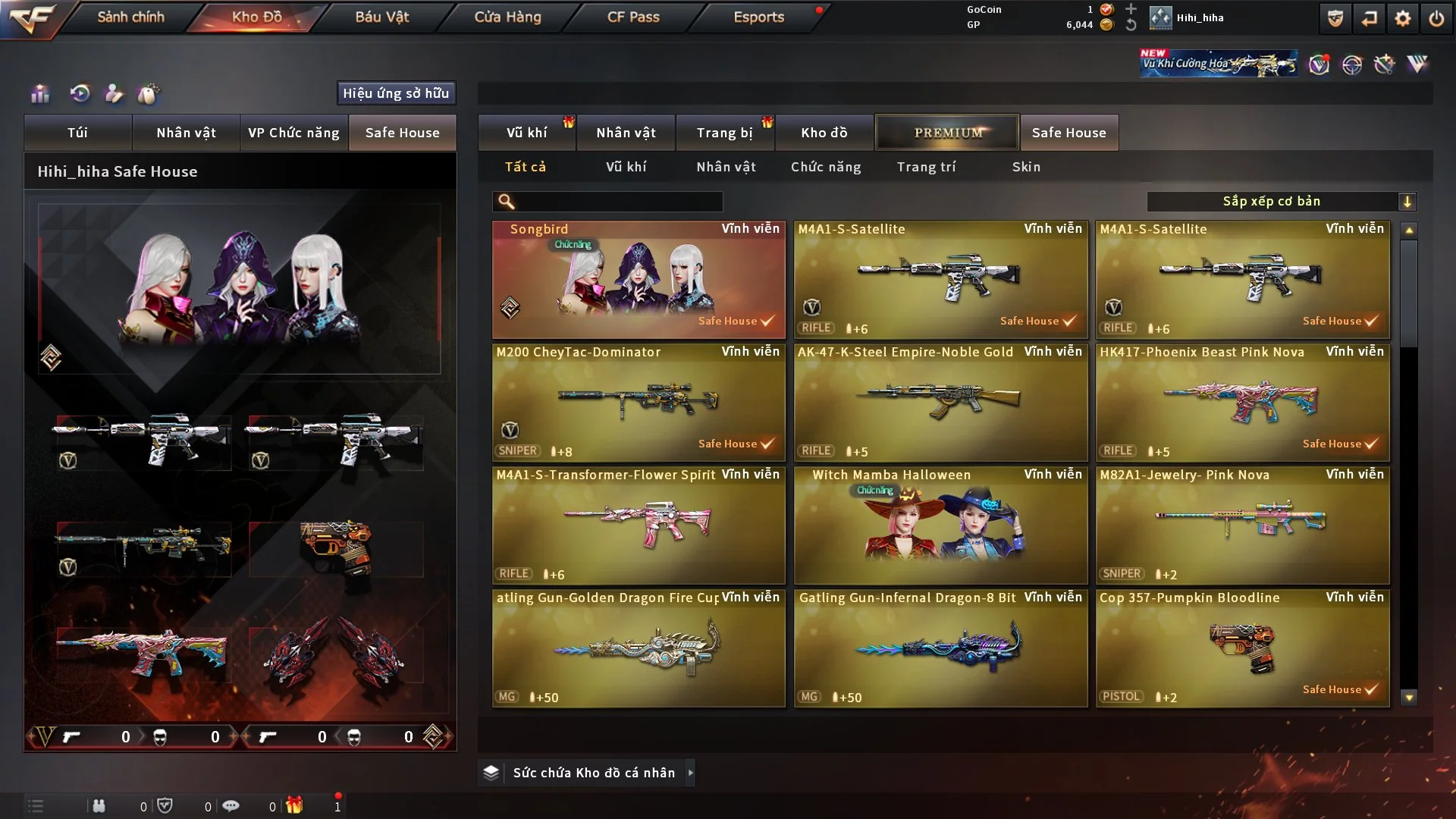Open the CF Pass menu
Viewport: 1456px width, 819px height.
633,17
